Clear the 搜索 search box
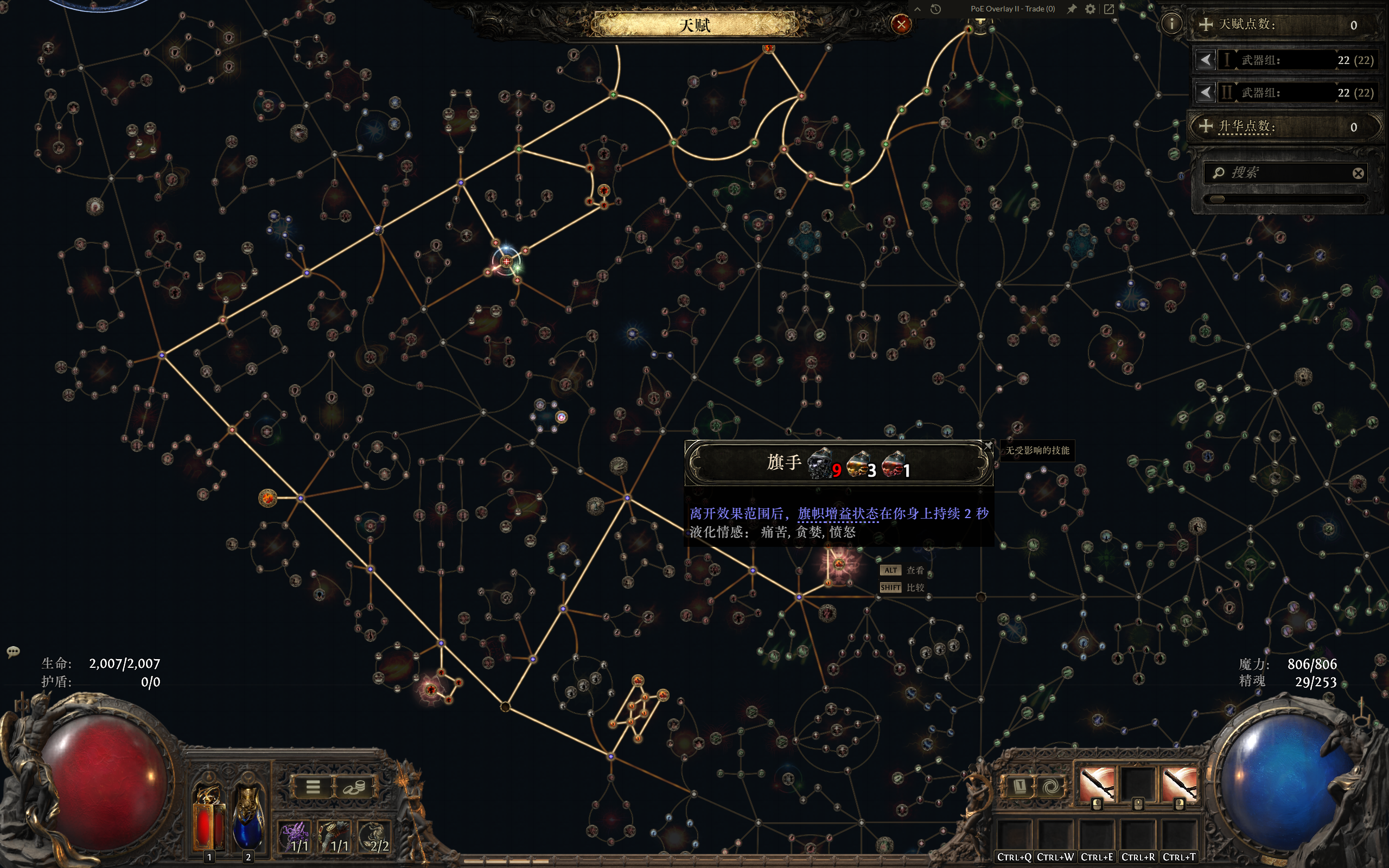The image size is (1389, 868). 1358,174
